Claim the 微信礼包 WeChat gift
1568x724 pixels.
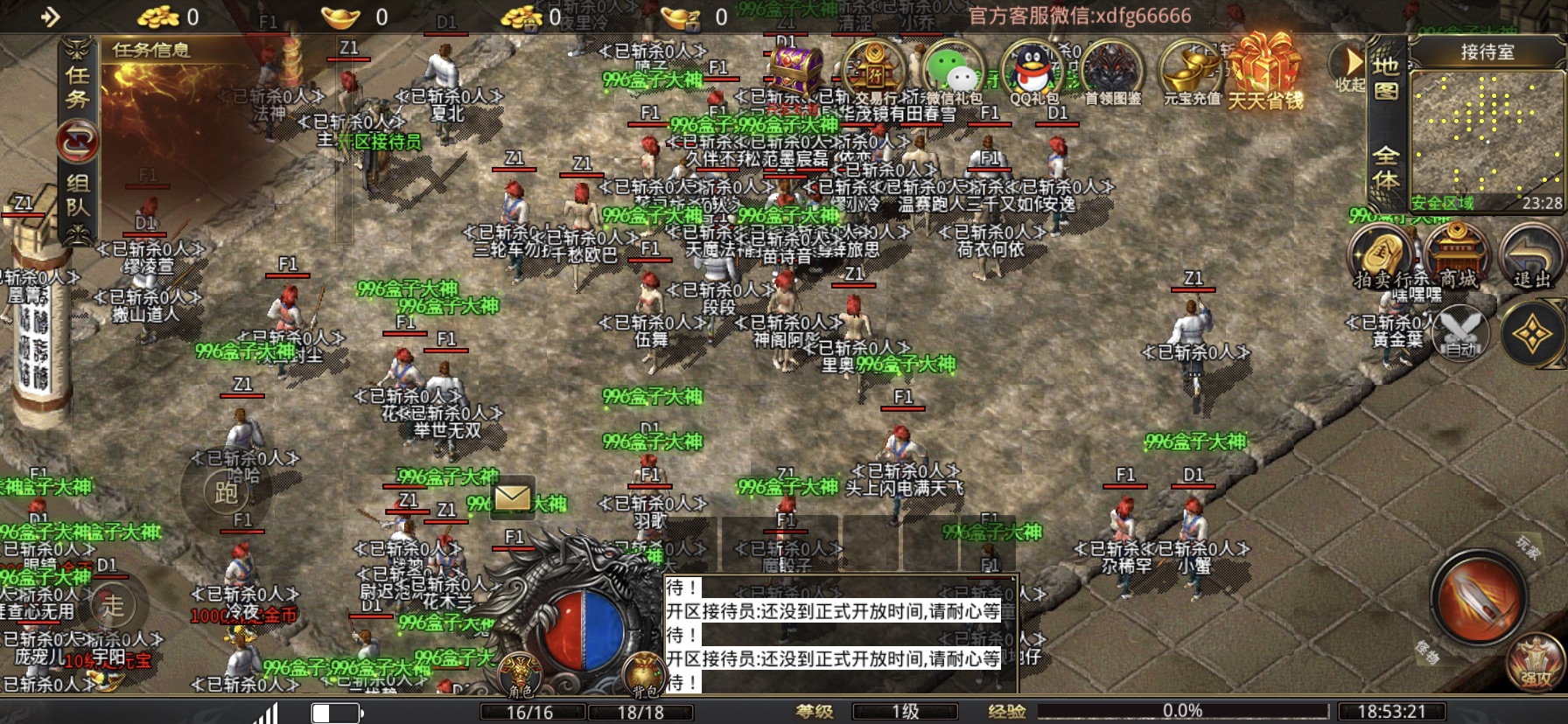953,70
